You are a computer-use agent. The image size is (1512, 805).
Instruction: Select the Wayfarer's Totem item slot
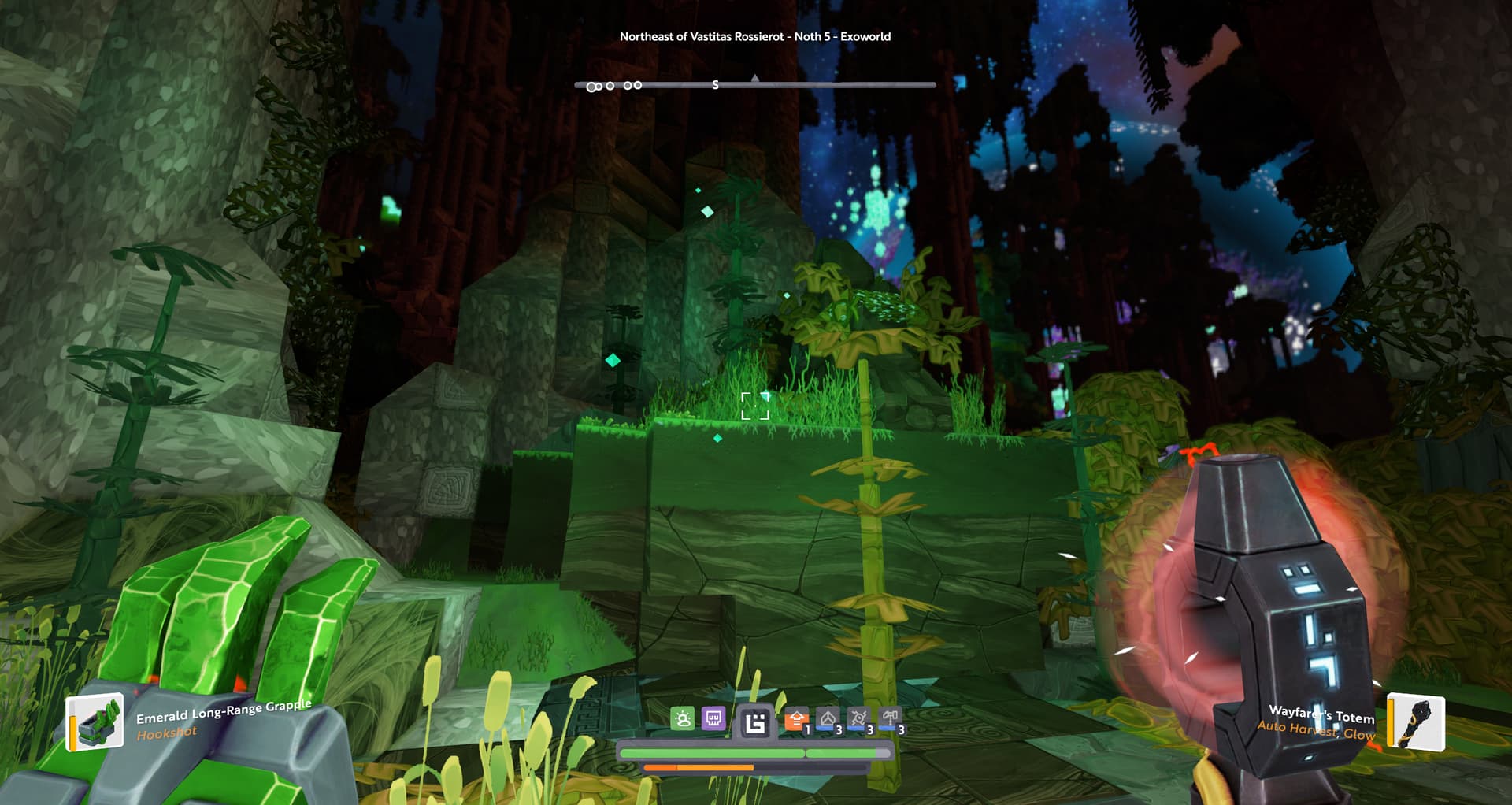coord(1415,722)
